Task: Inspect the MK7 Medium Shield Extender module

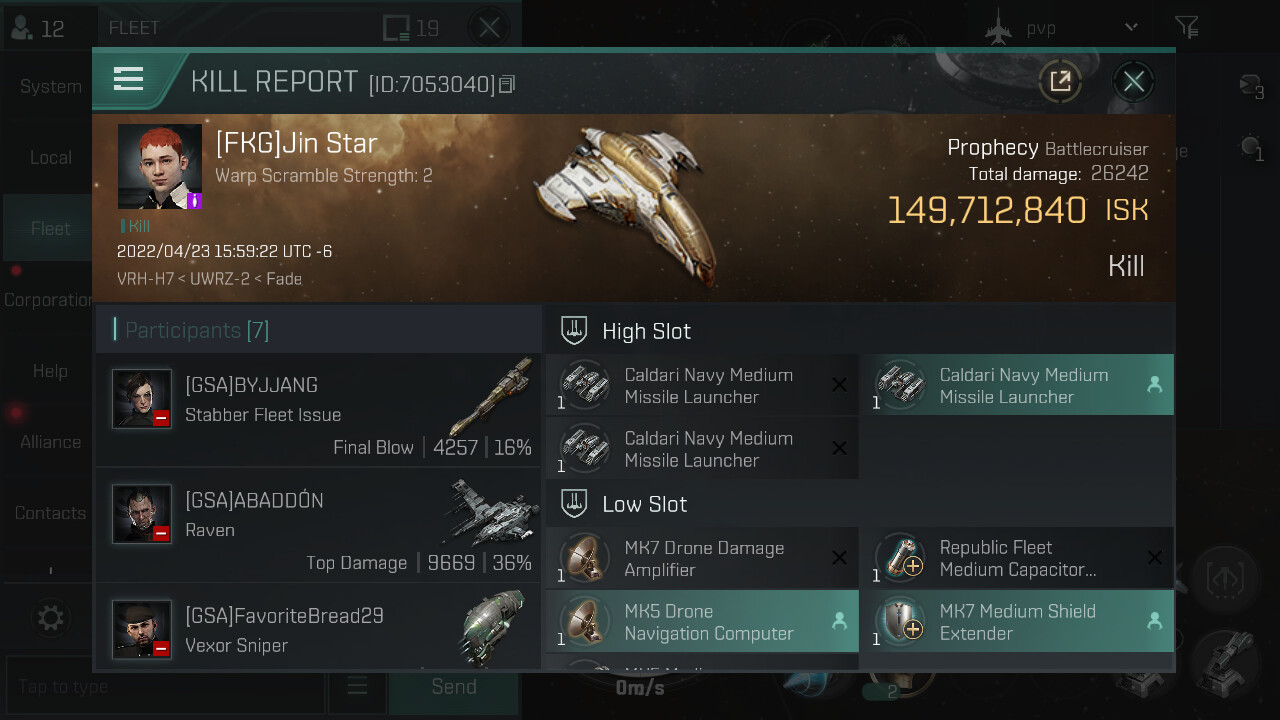Action: point(1016,622)
